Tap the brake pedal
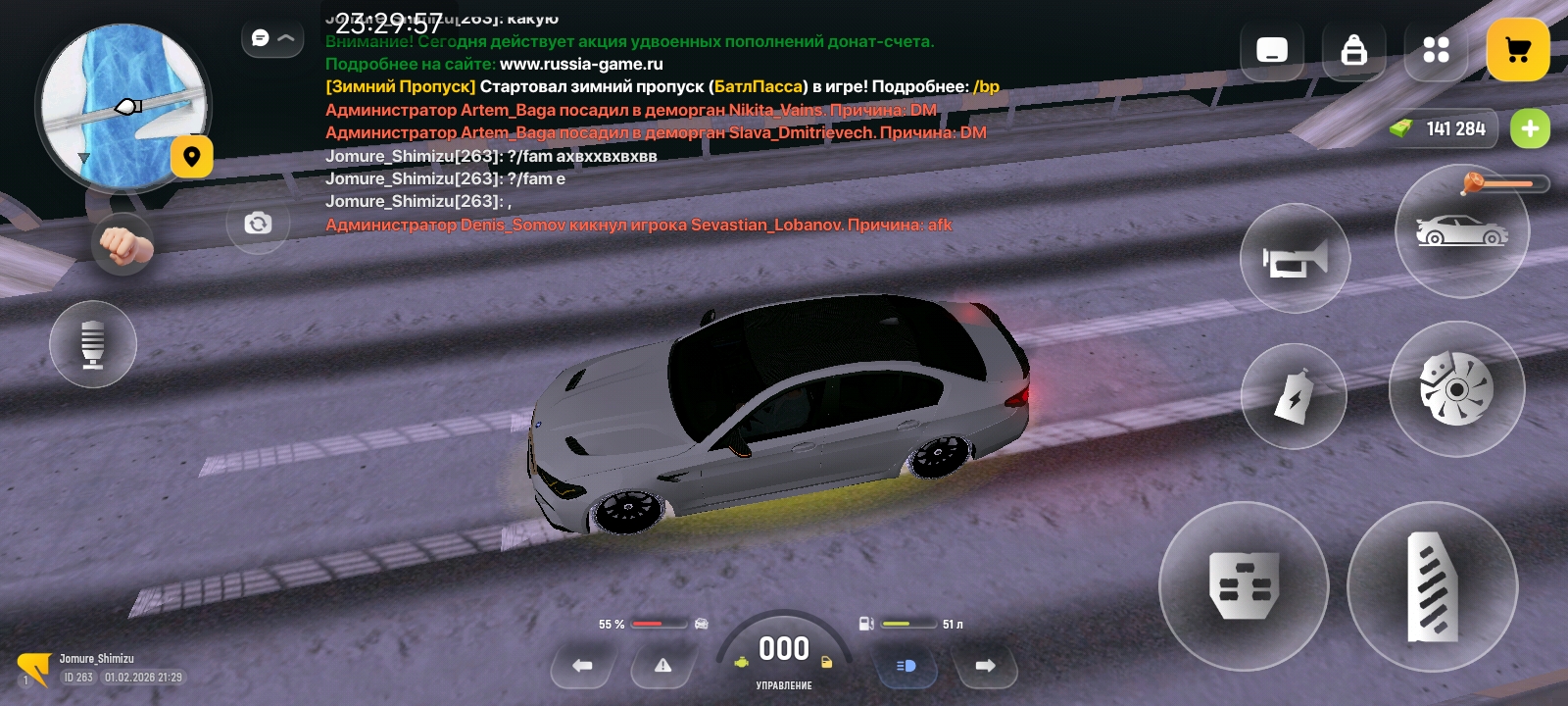The width and height of the screenshot is (1568, 706). point(1244,585)
